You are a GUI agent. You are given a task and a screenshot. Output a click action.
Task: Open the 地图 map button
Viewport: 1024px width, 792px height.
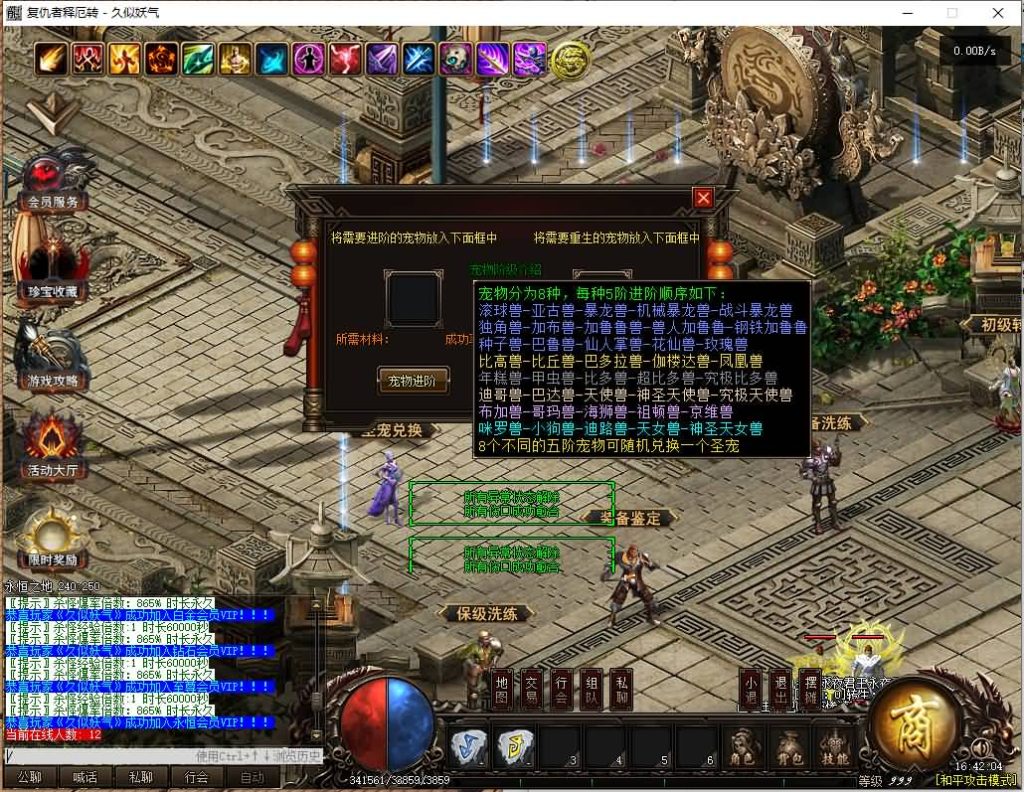pyautogui.click(x=502, y=687)
